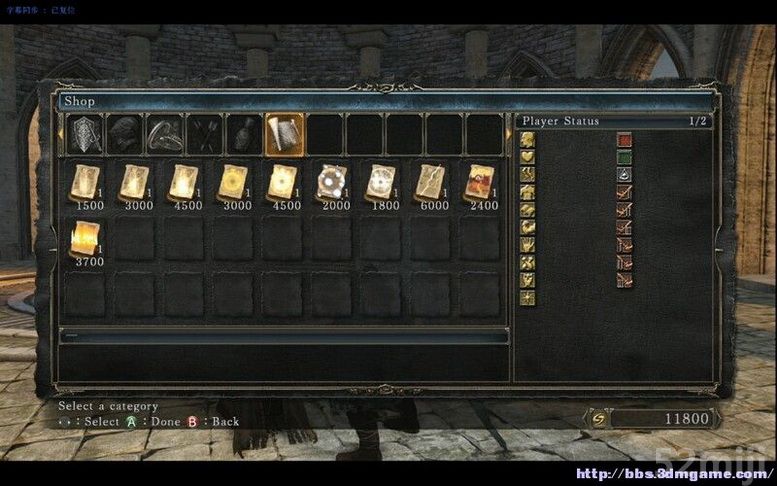Select the miracle scroll priced 1500
777x486 pixels.
coord(85,183)
